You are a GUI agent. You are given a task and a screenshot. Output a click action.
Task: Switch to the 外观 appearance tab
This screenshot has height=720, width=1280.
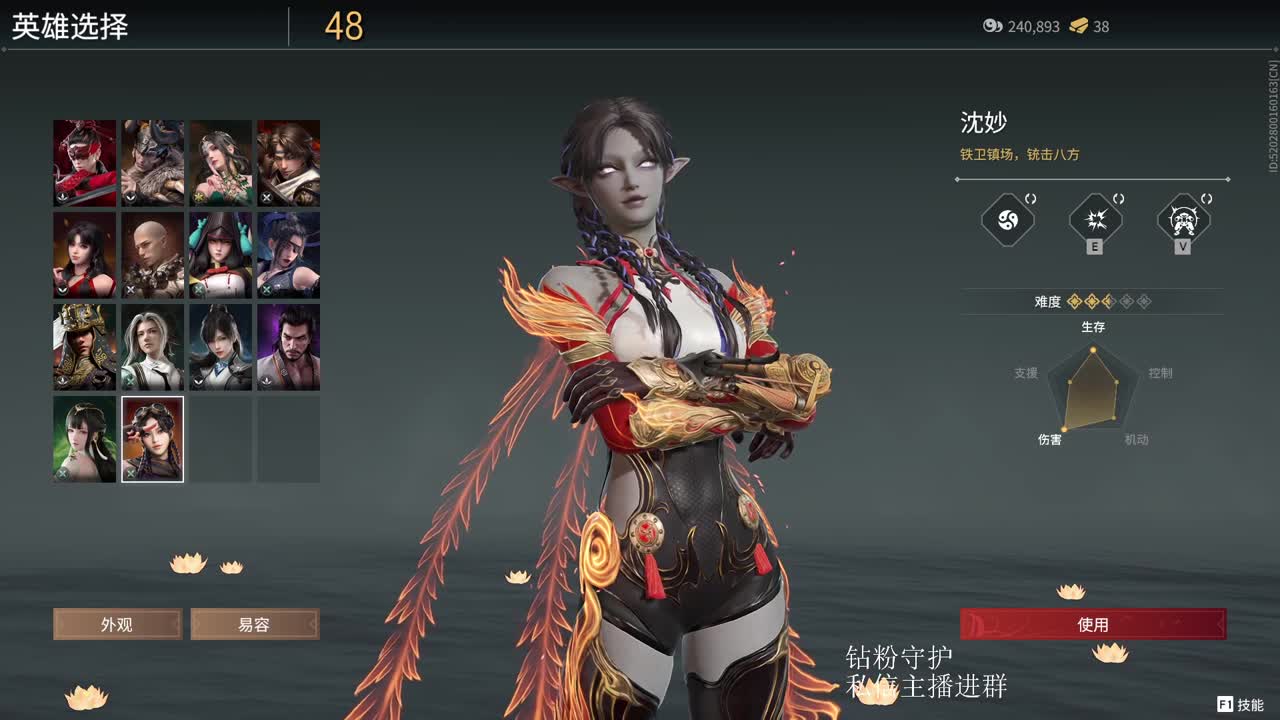(x=117, y=624)
